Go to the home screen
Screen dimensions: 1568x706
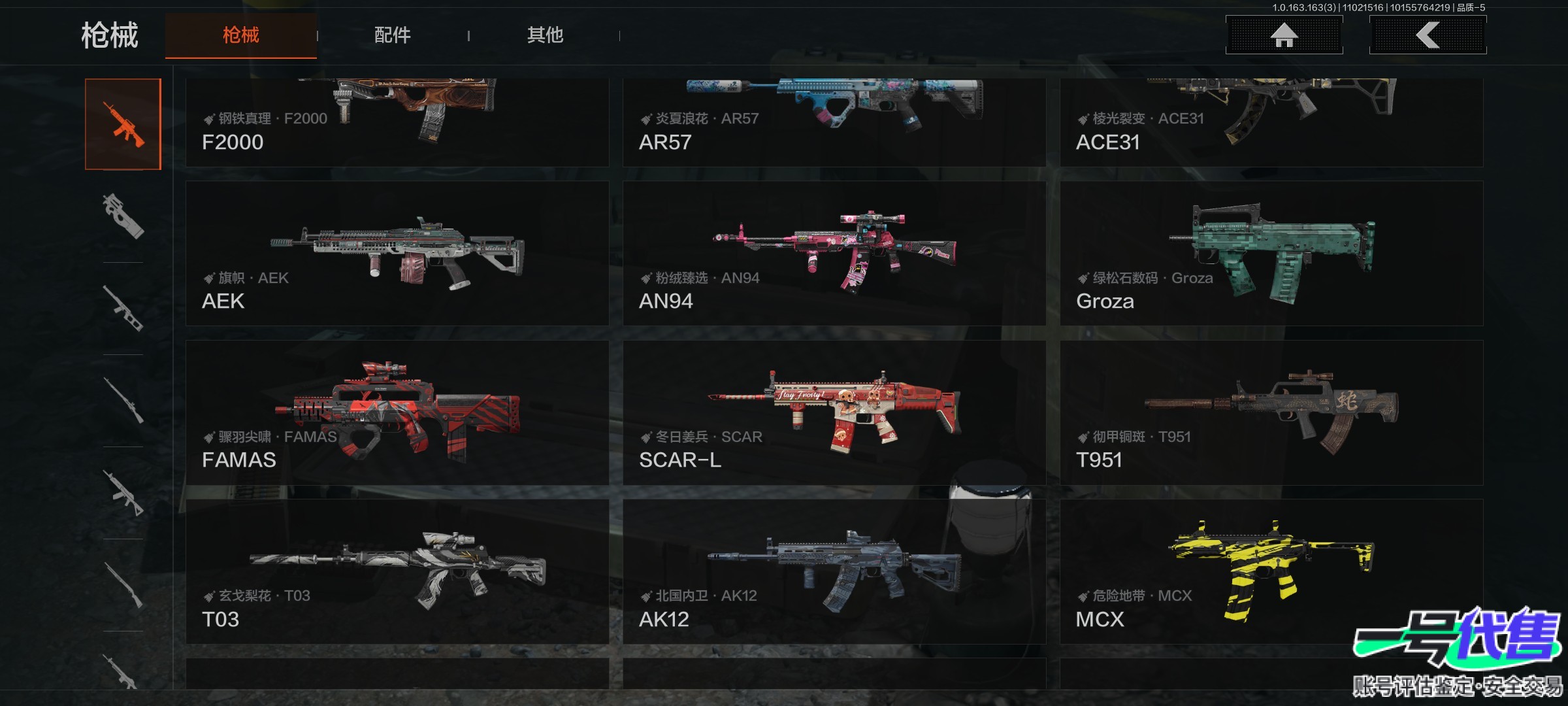click(x=1284, y=35)
